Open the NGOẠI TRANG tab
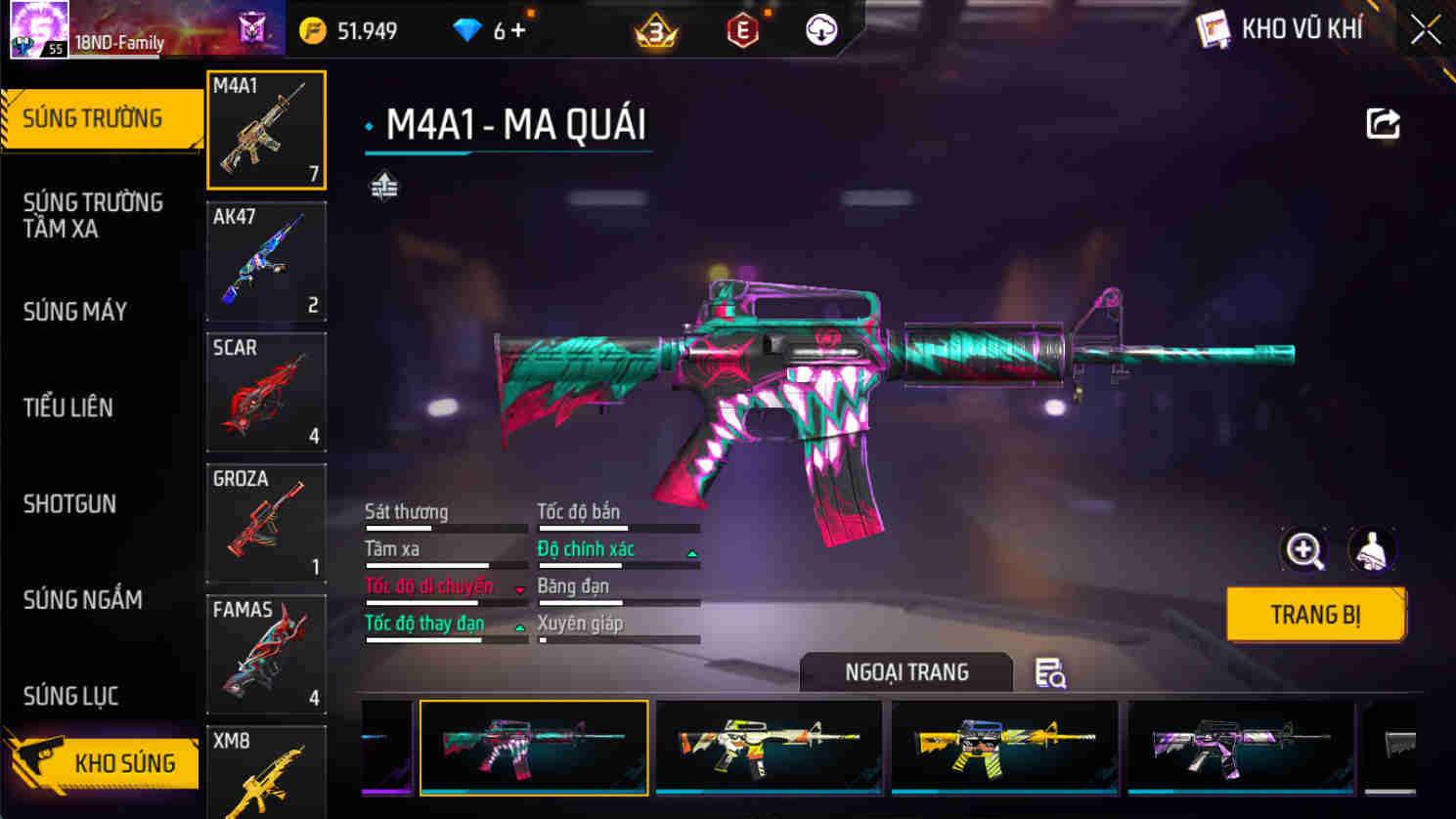The height and width of the screenshot is (819, 1456). coord(906,672)
